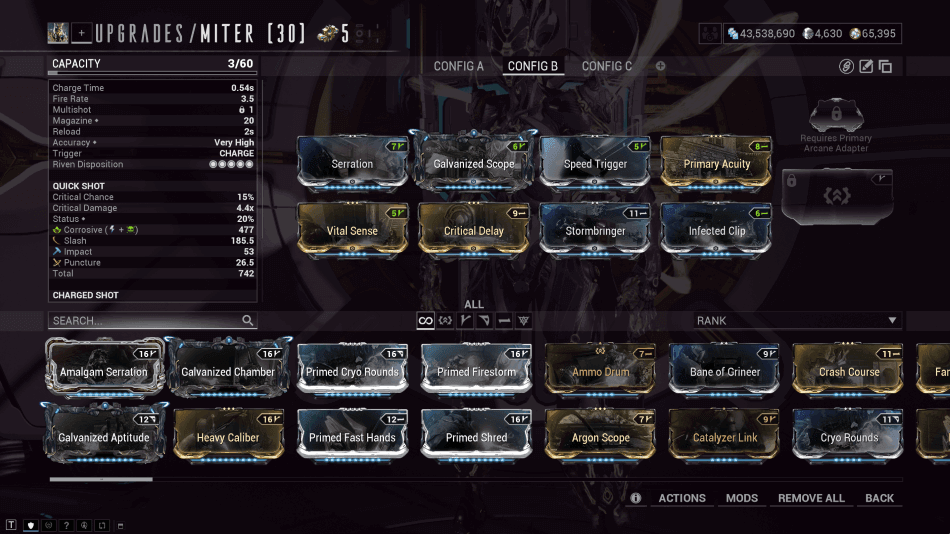Select the Heavy Caliber mod card
Image resolution: width=950 pixels, height=534 pixels.
(x=228, y=437)
